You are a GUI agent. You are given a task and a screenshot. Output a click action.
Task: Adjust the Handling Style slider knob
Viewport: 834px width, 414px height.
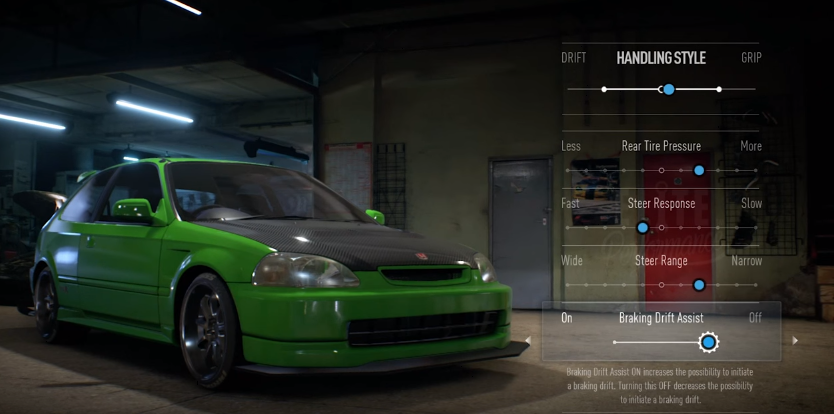(668, 90)
